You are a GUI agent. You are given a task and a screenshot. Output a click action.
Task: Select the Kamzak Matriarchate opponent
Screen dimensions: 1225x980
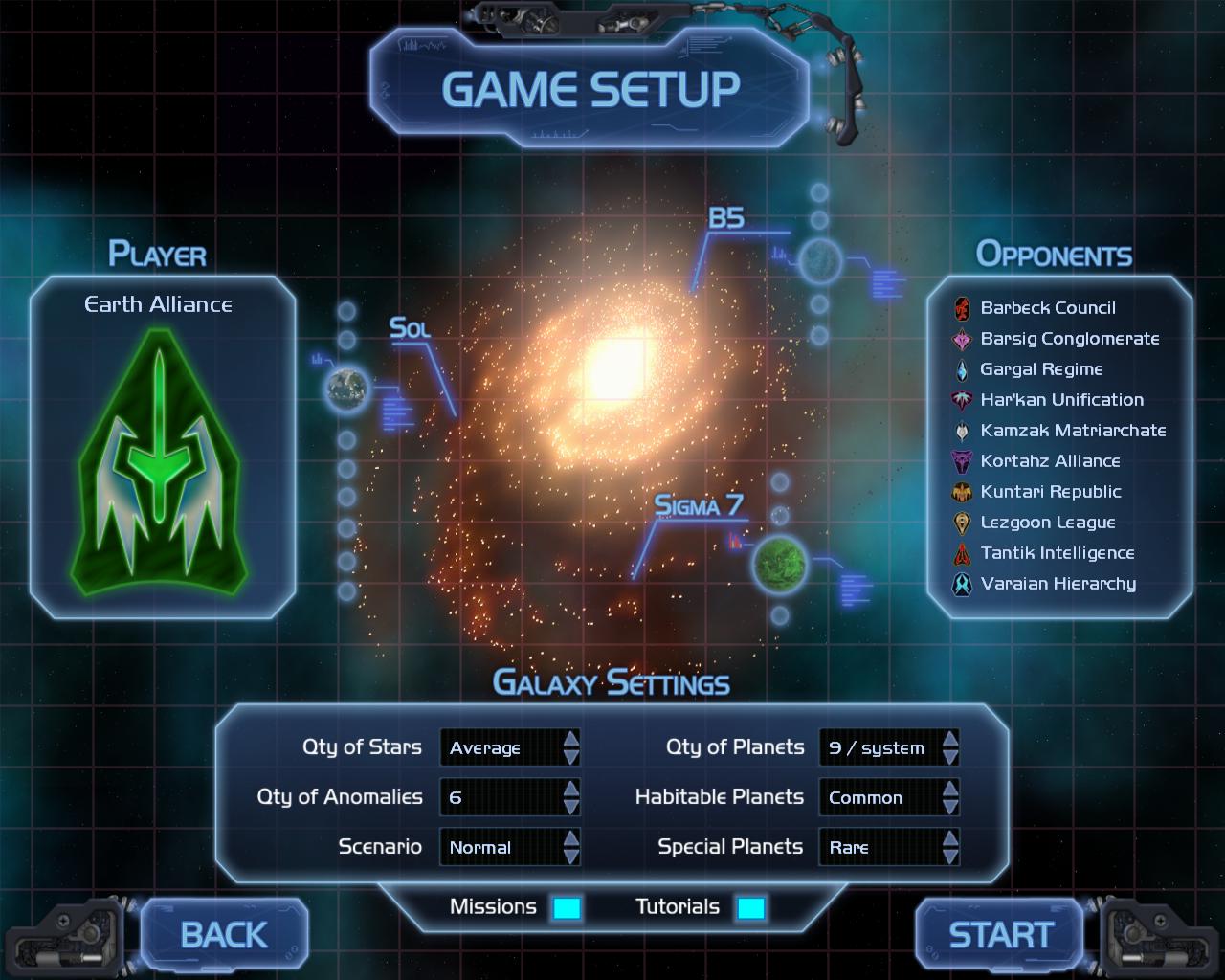1073,431
